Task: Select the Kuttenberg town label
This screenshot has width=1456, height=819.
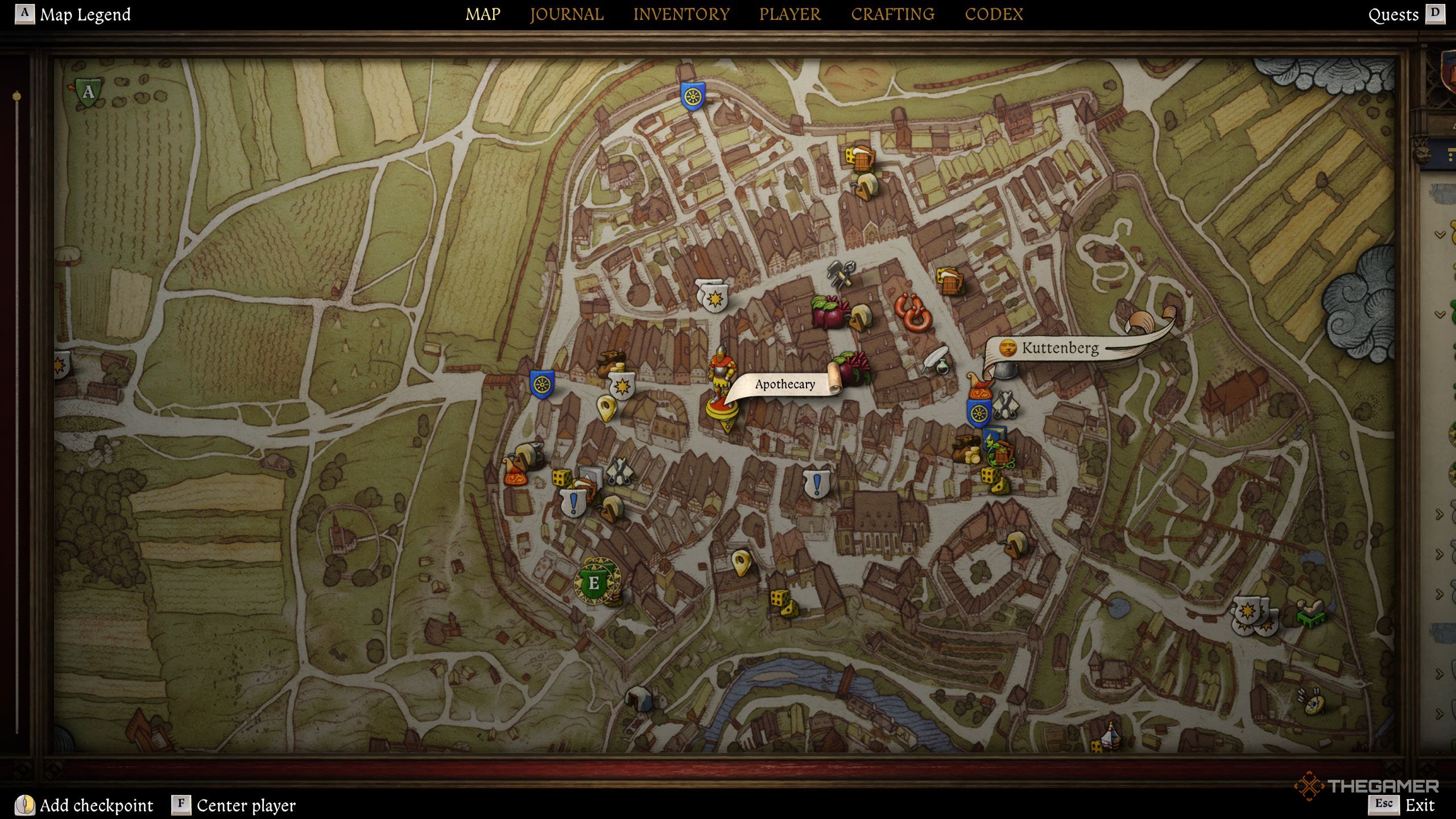Action: [x=1060, y=348]
